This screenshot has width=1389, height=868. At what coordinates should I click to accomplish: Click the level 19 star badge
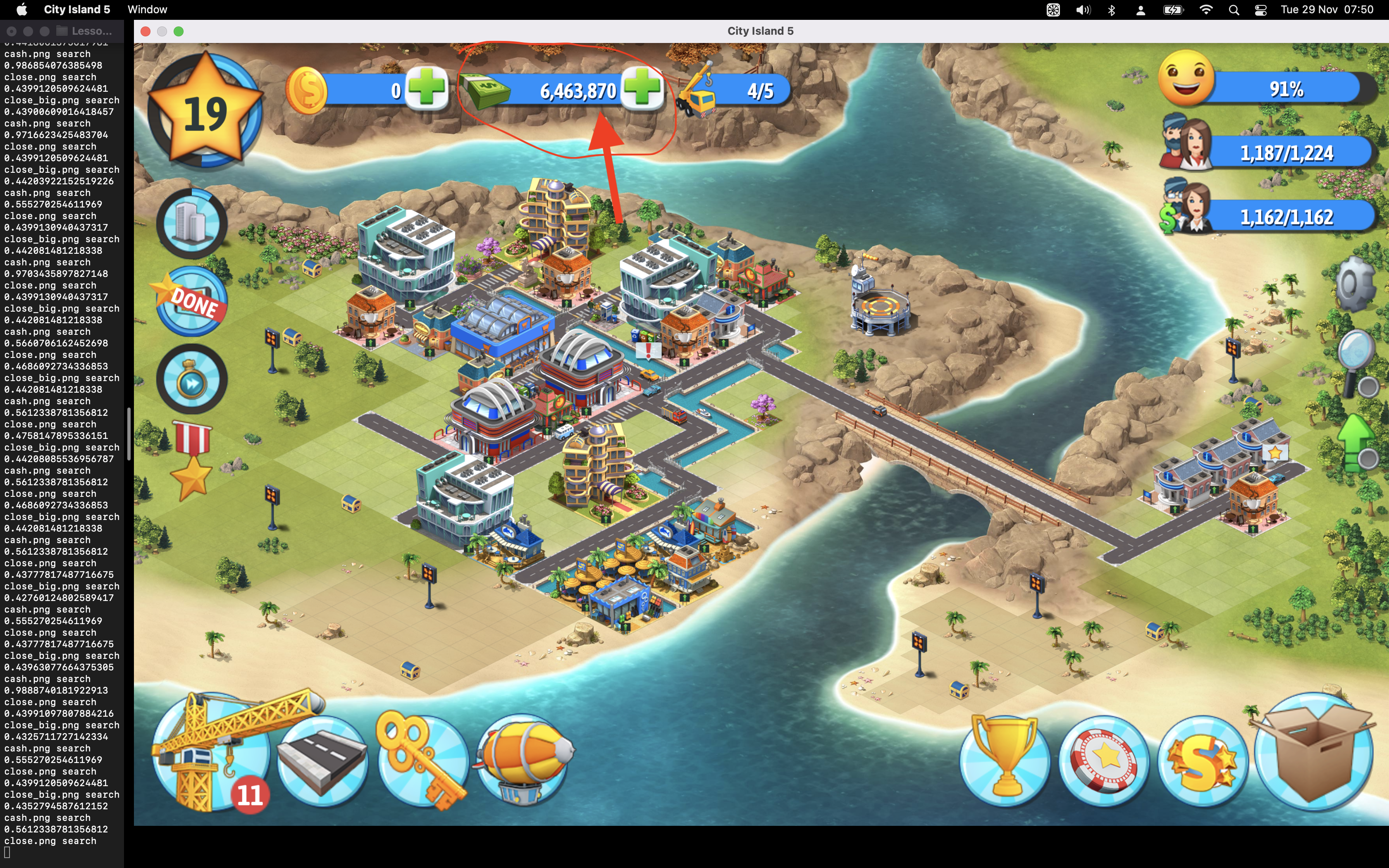205,112
